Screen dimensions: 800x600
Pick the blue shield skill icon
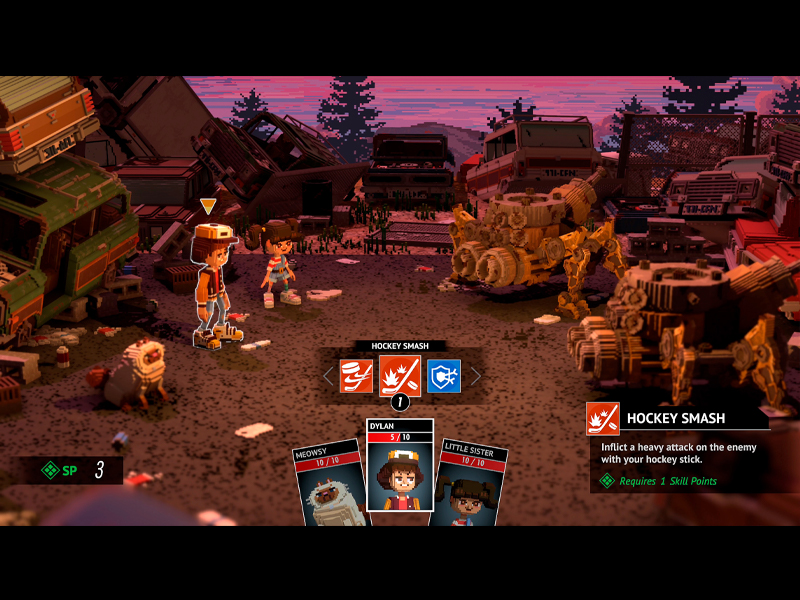[444, 376]
